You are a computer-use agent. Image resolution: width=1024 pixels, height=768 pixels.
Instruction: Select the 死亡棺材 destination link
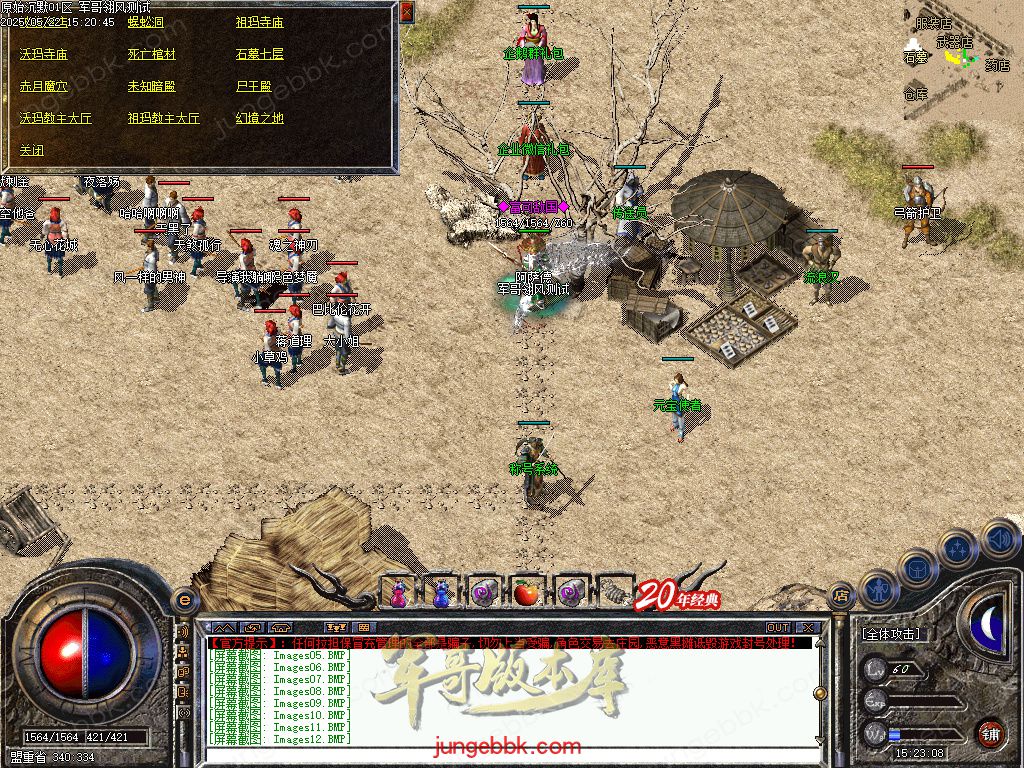[x=151, y=54]
